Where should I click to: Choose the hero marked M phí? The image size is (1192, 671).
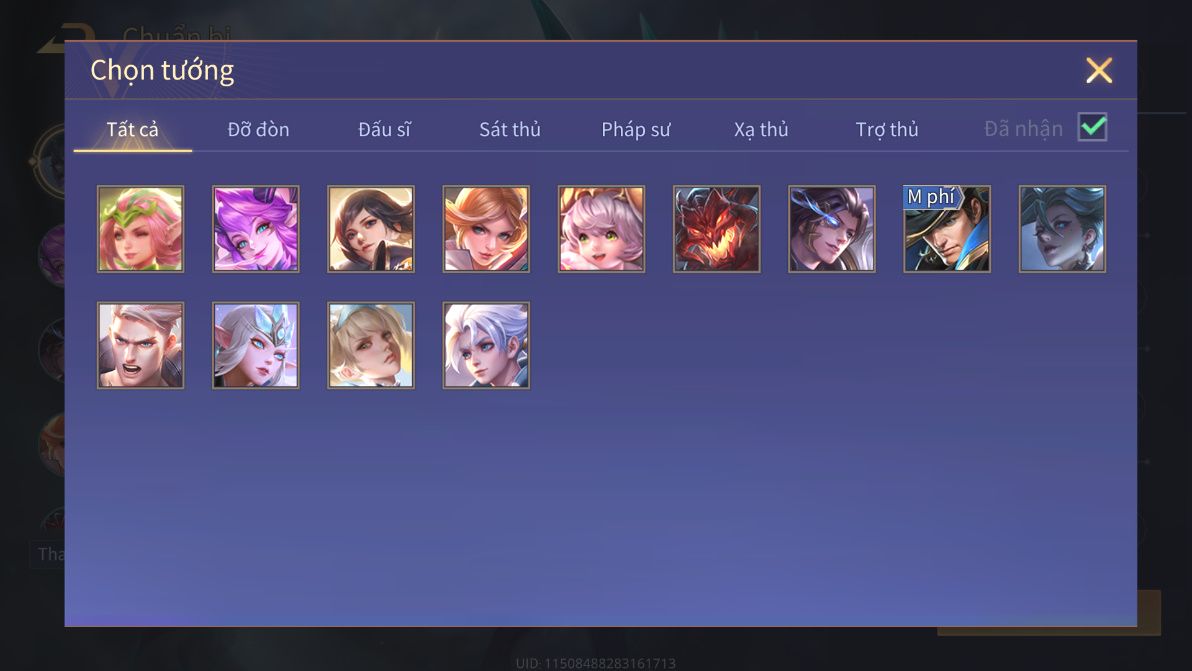coord(947,229)
